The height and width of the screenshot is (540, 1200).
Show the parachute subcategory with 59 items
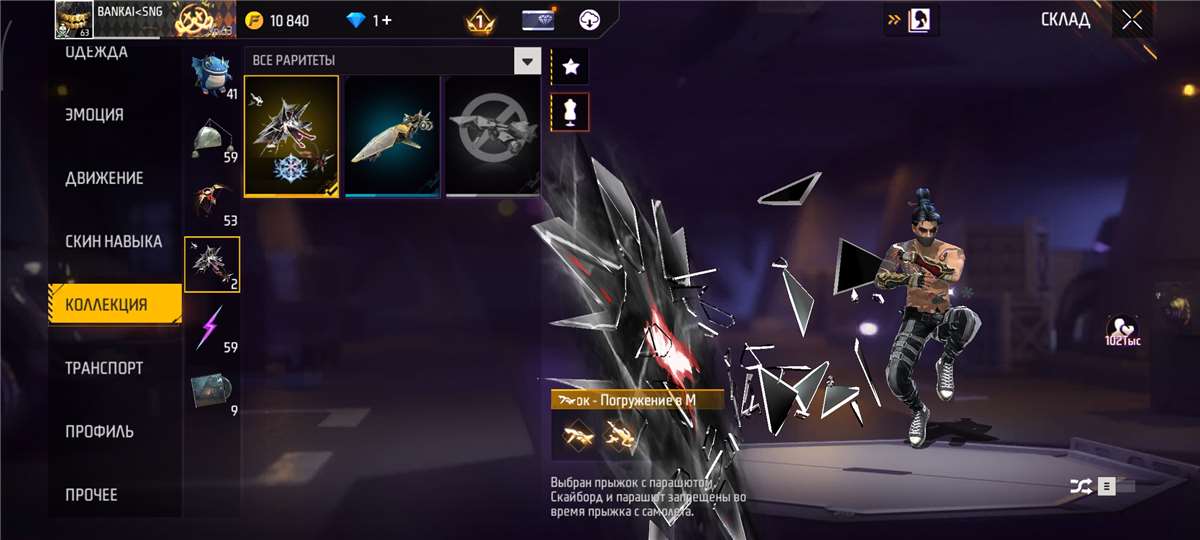coord(212,141)
